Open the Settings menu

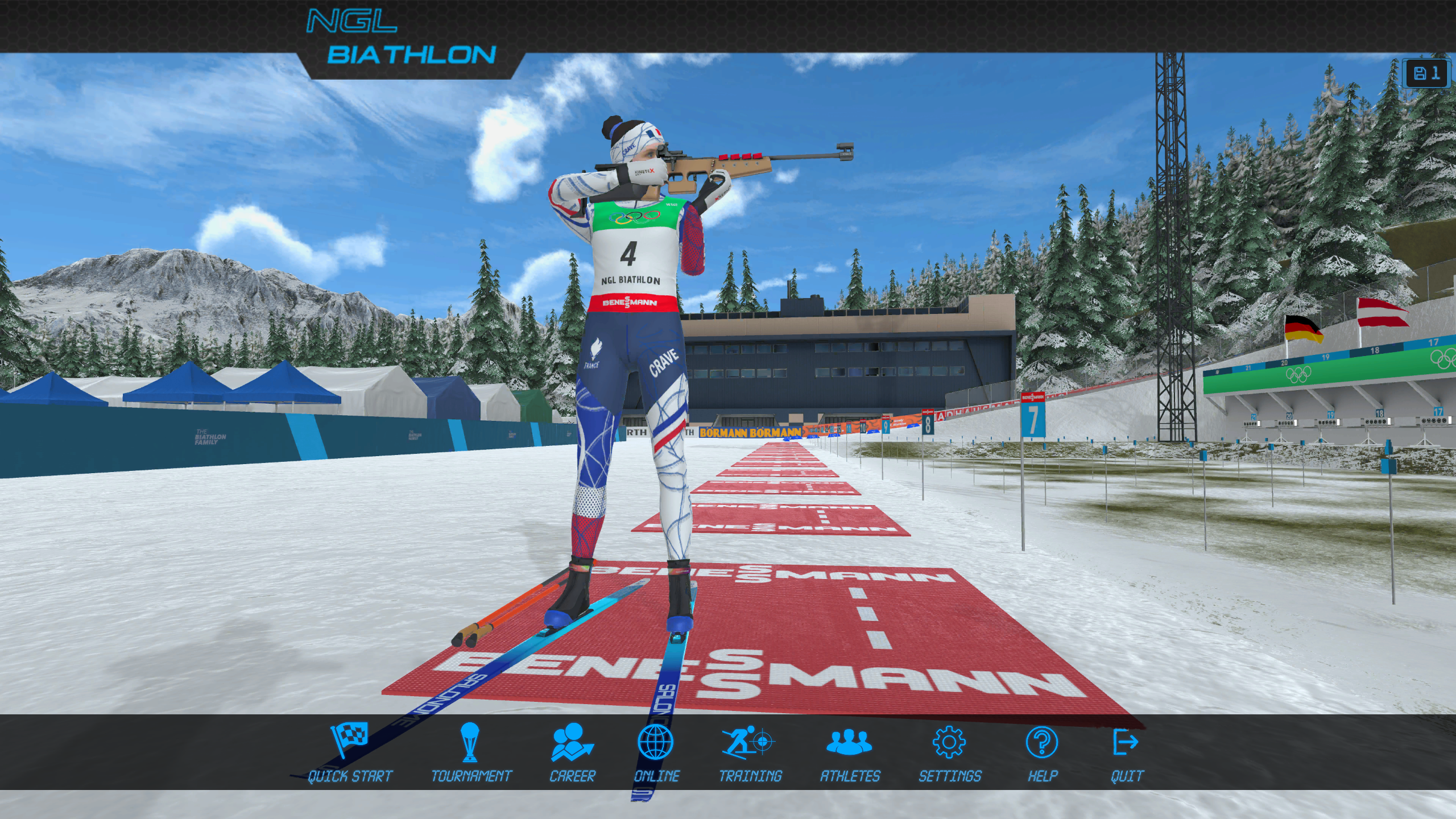949,752
